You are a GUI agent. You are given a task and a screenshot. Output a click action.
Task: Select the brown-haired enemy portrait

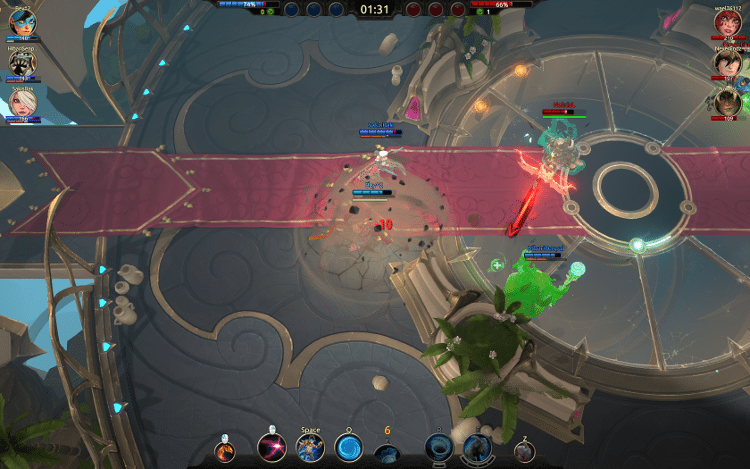(727, 62)
